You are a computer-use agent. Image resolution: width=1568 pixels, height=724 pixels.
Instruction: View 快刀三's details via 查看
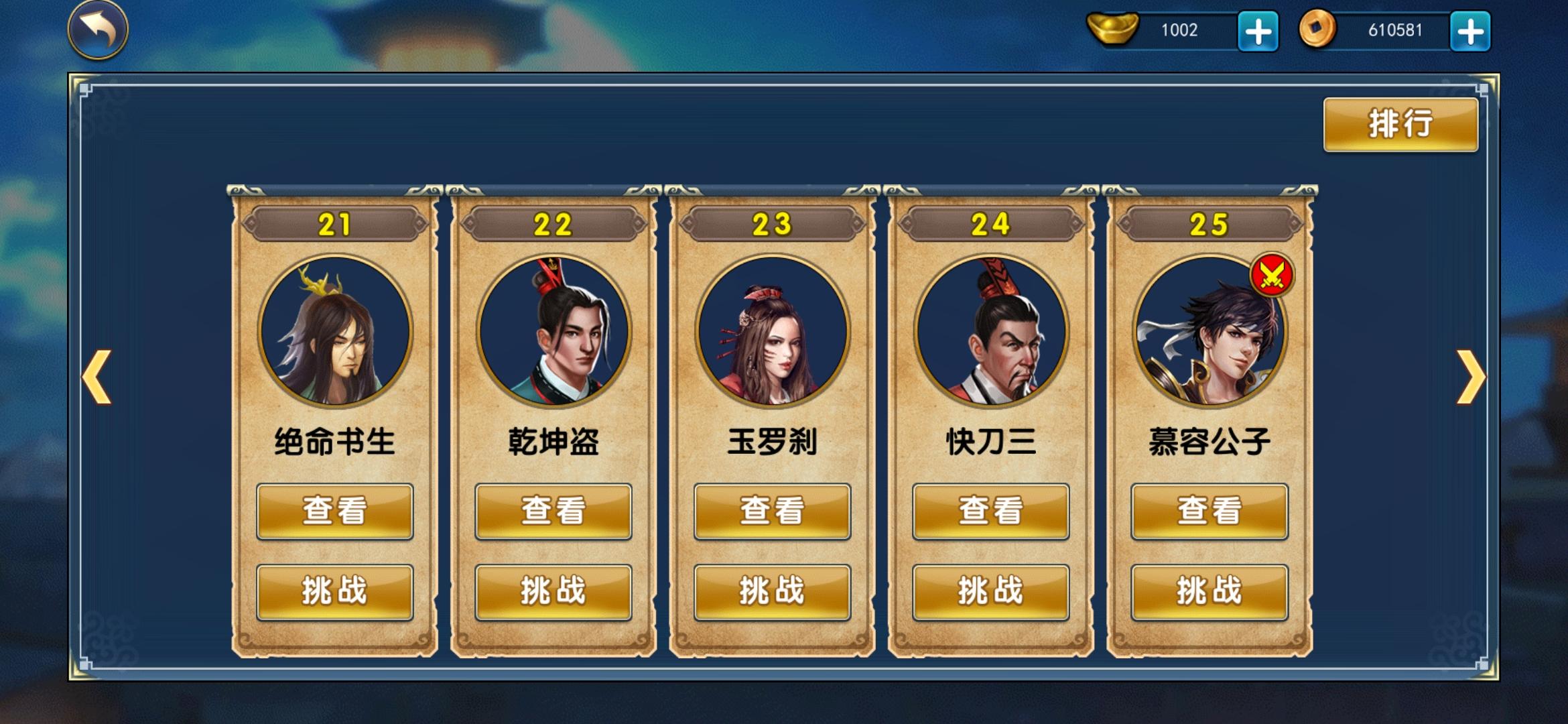(x=990, y=511)
